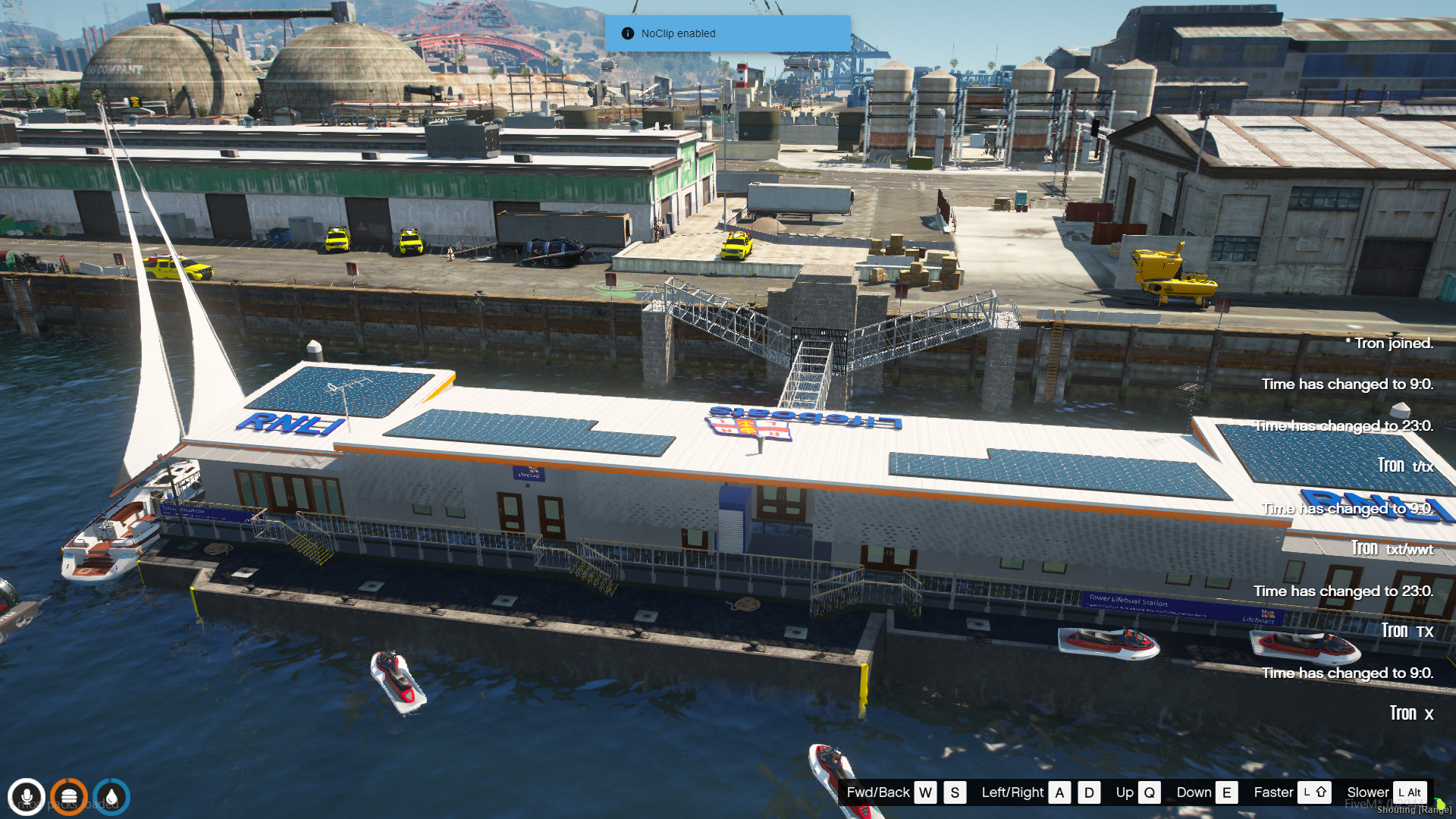1456x819 pixels.
Task: Dismiss the NoClip enabled notification
Action: [x=726, y=33]
